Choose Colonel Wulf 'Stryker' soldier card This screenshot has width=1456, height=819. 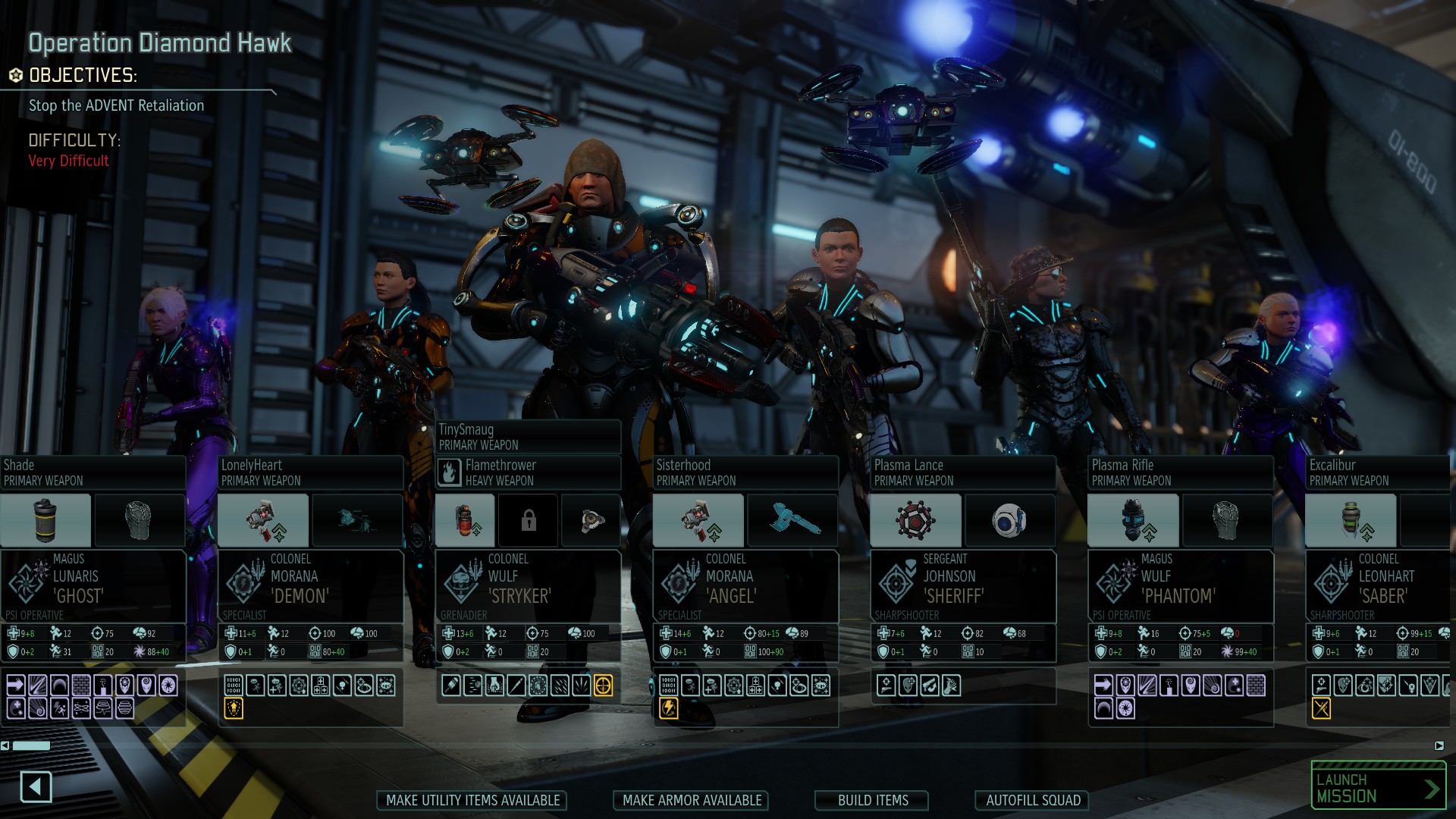[x=528, y=585]
